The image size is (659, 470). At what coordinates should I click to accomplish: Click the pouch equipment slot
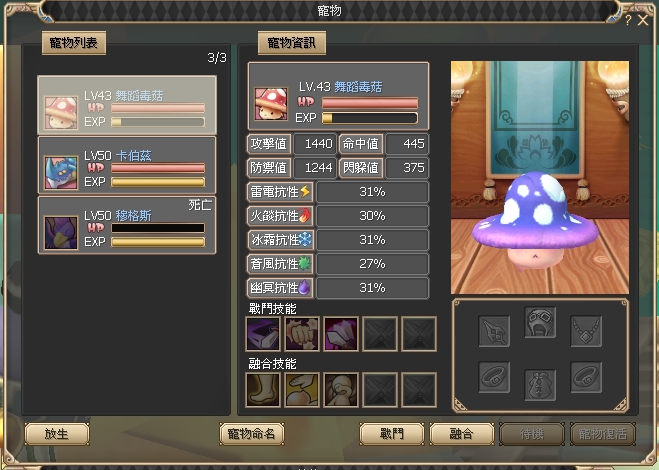(540, 382)
